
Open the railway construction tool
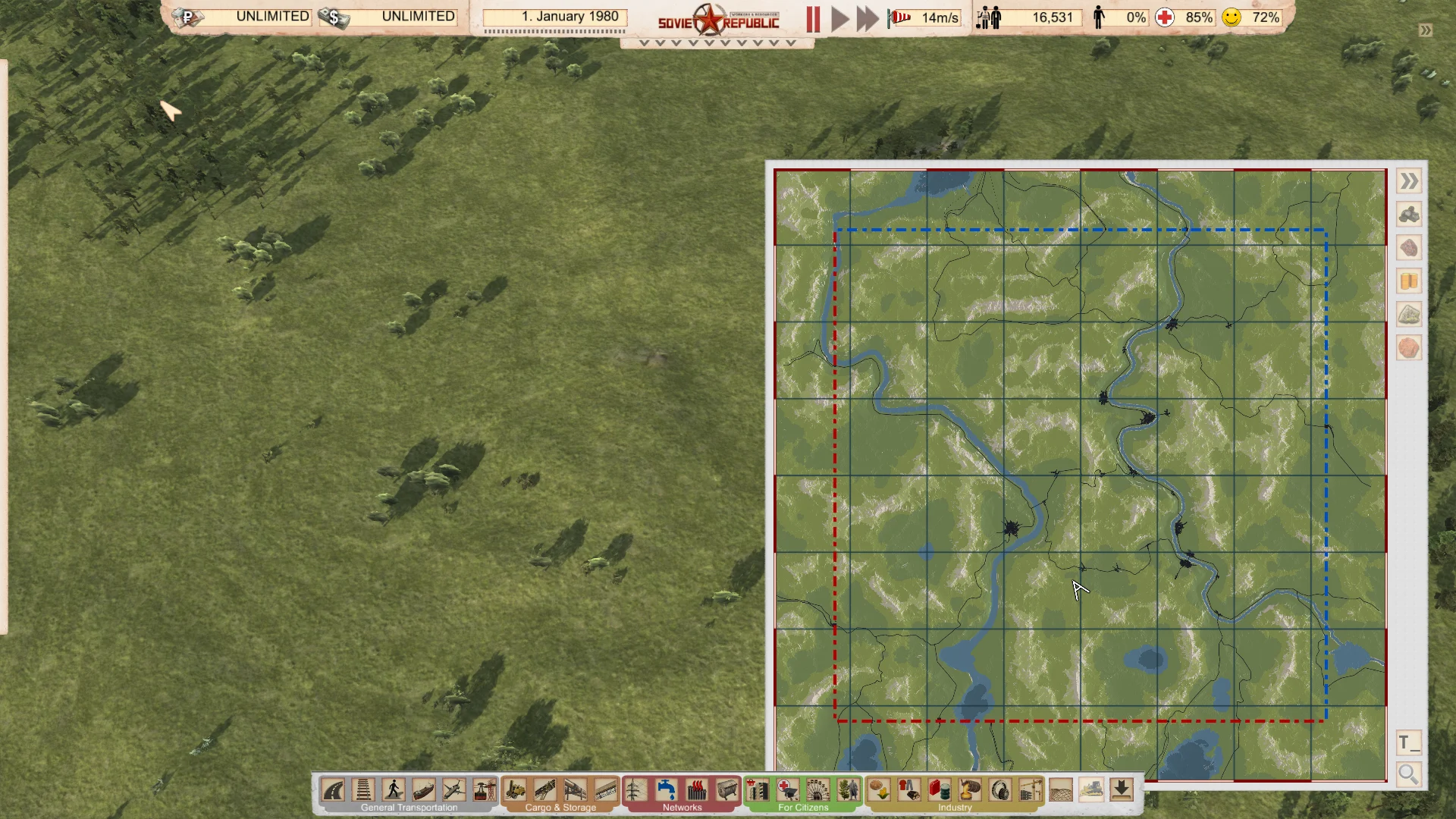[x=362, y=791]
